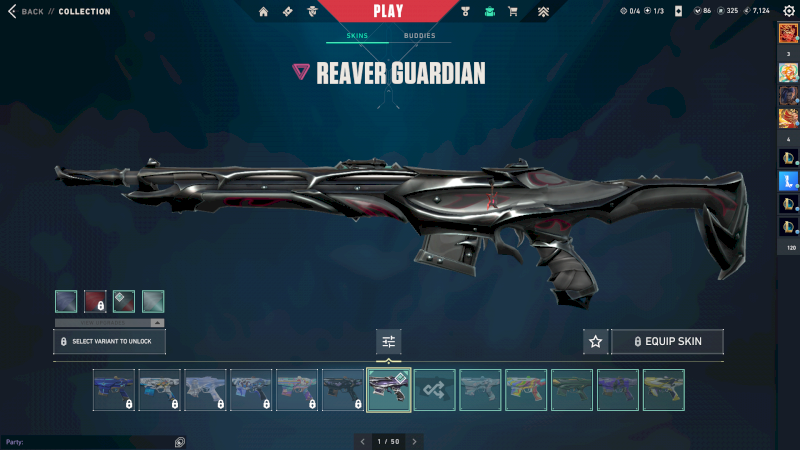Favorite this skin with the star button
This screenshot has height=450, width=800.
pyautogui.click(x=596, y=342)
